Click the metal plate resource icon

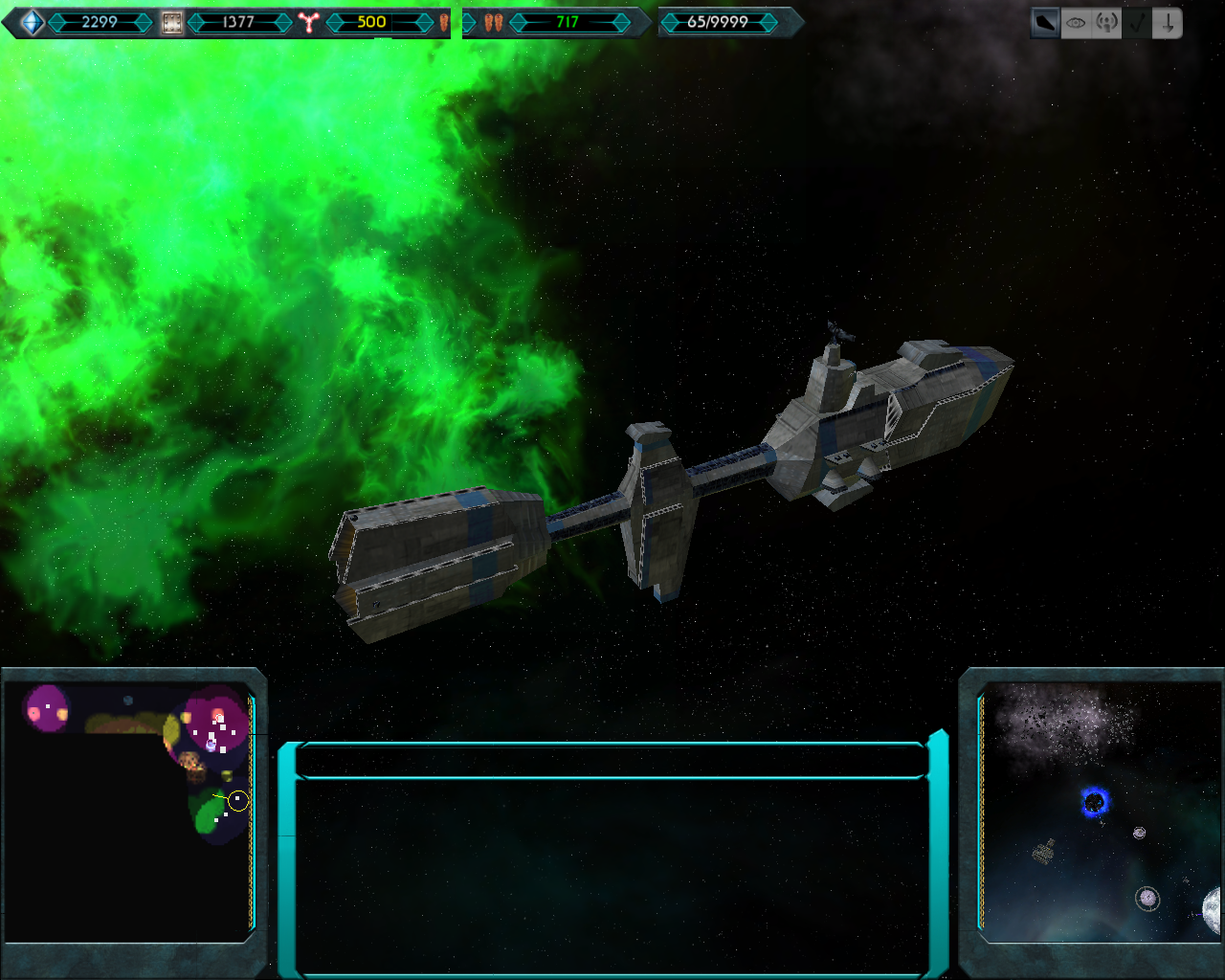coord(171,22)
